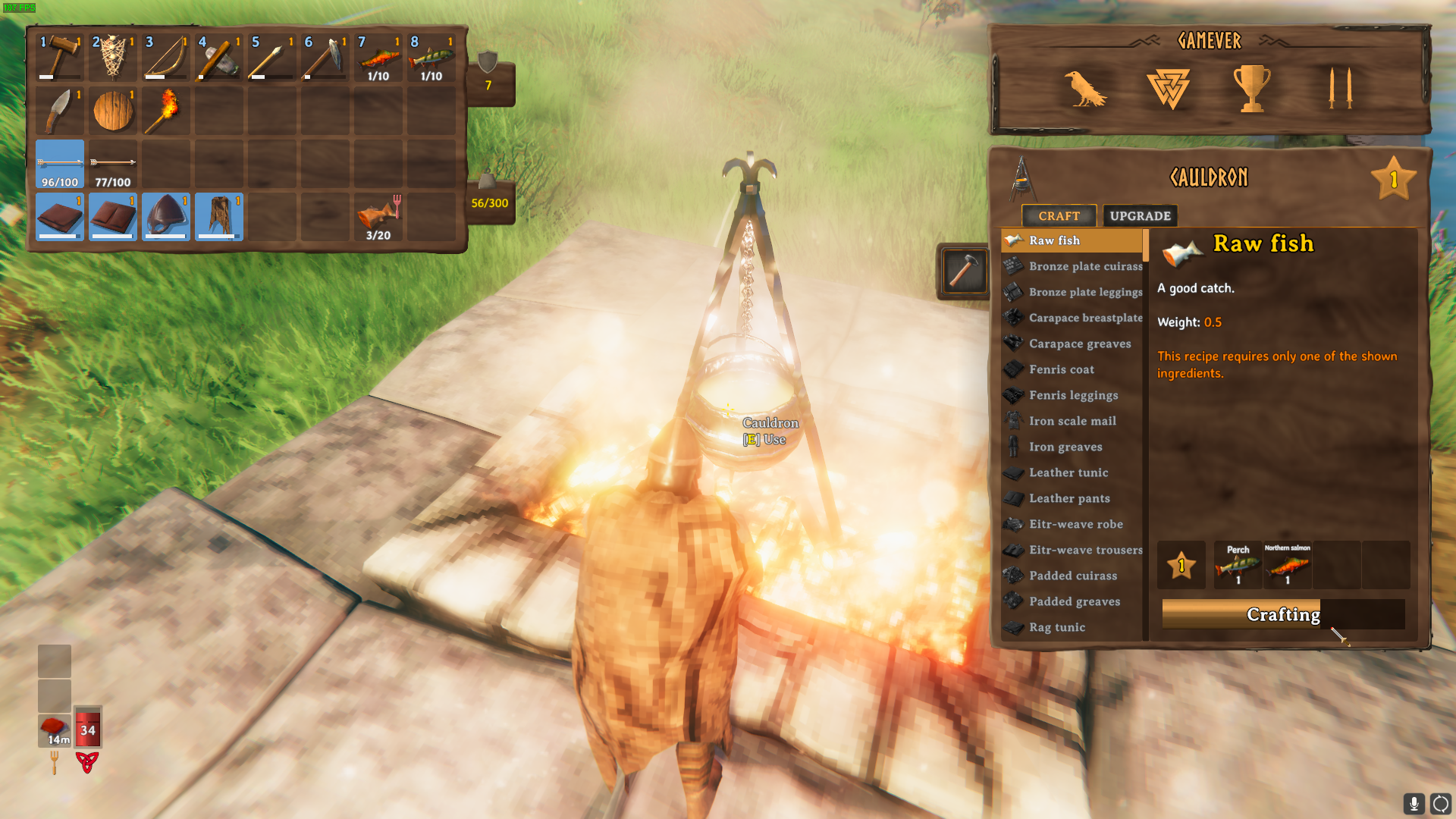
Task: Open the trophy icon in Gamever panel
Action: tap(1251, 89)
